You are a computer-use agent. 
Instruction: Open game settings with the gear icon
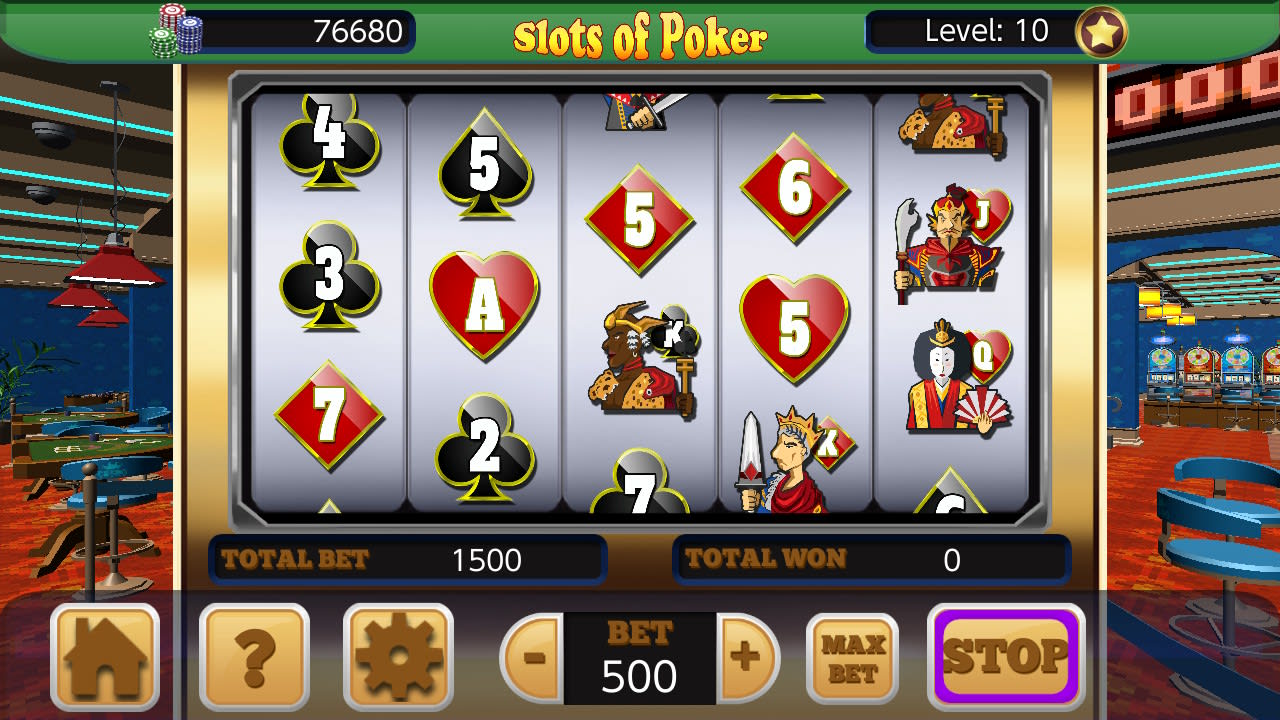(x=399, y=657)
